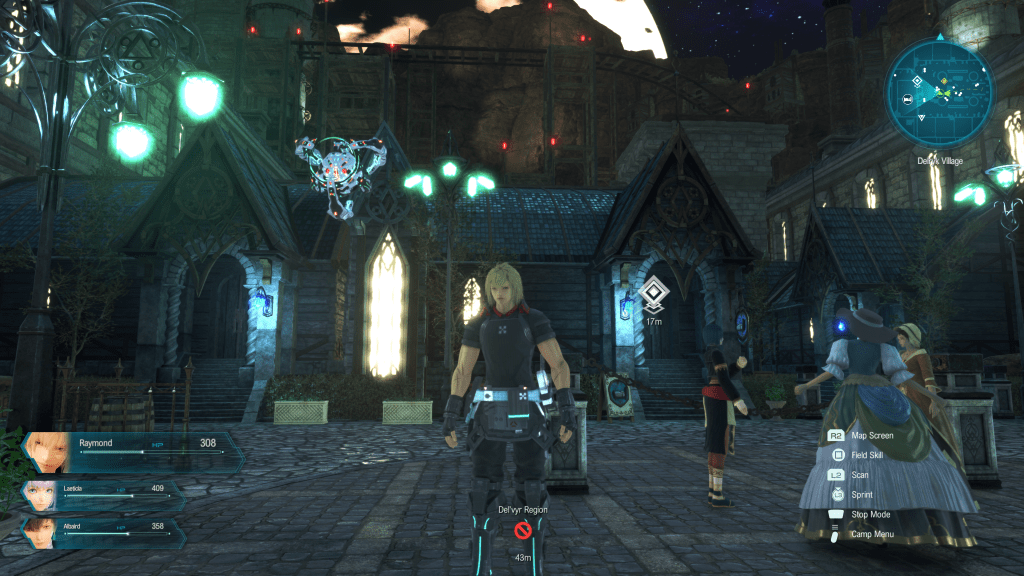
Task: Click the Del'vyr Region destination marker
Action: 523,531
